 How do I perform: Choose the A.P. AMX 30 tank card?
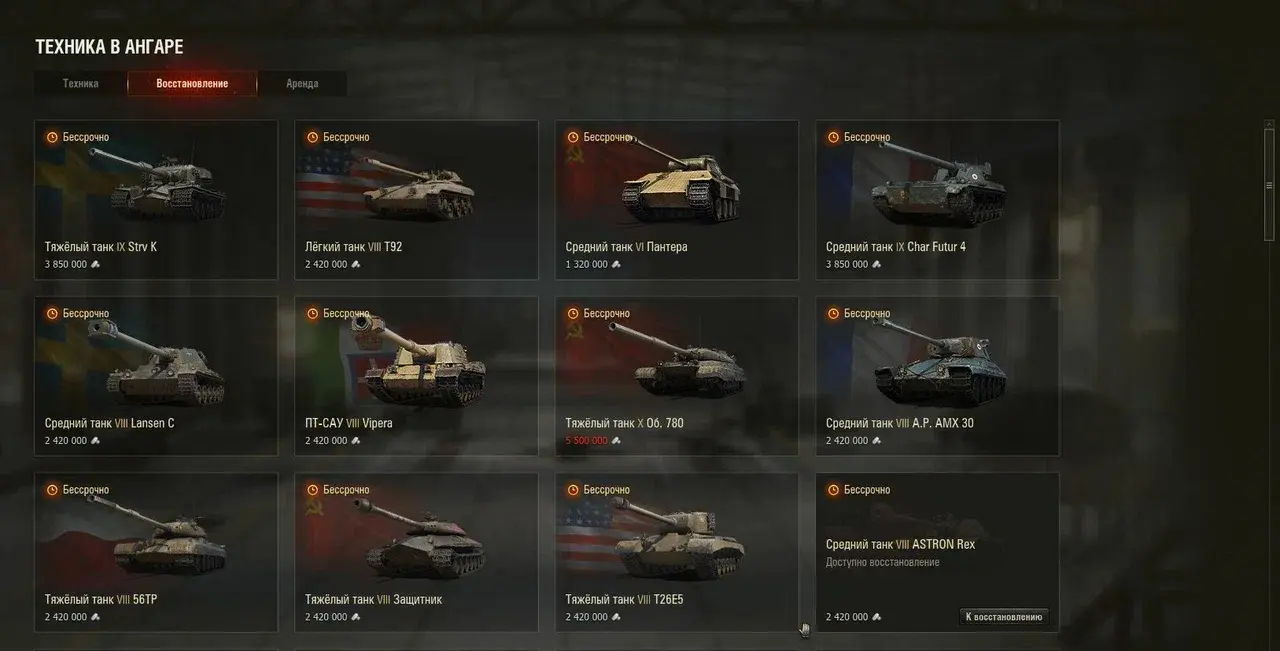pyautogui.click(x=937, y=376)
